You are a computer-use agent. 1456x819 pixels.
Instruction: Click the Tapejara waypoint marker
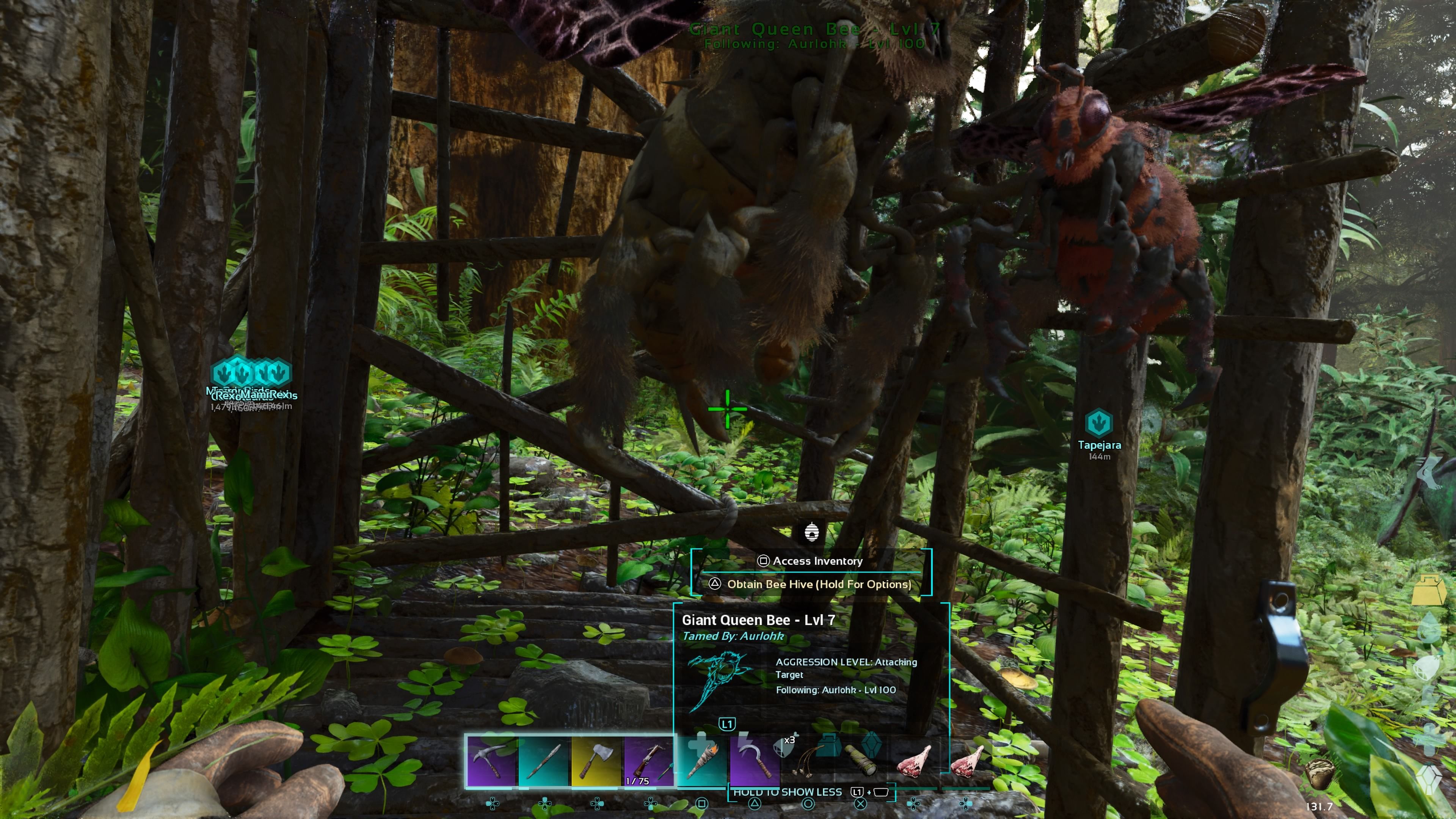pyautogui.click(x=1099, y=423)
